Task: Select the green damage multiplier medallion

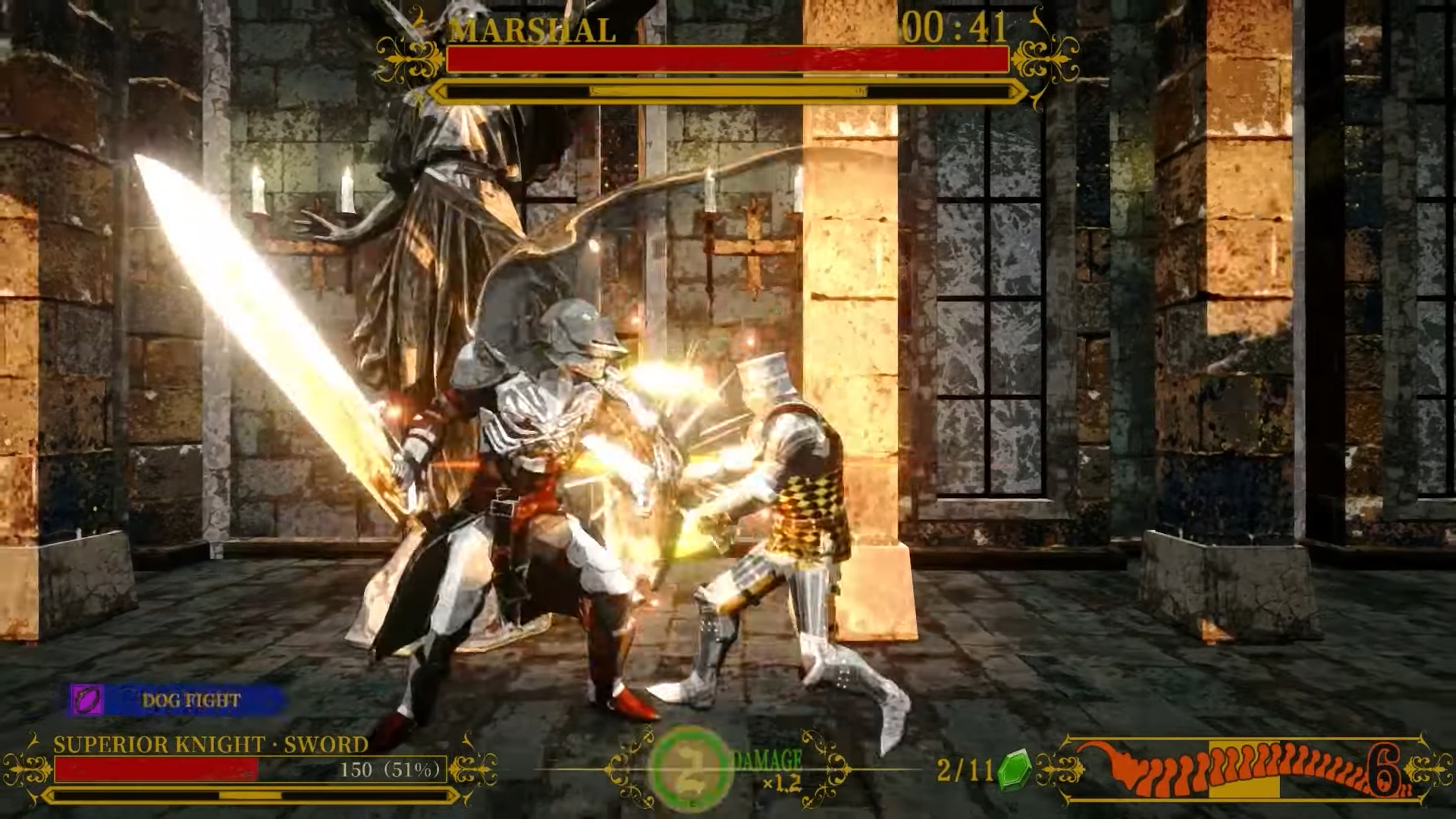Action: [690, 767]
